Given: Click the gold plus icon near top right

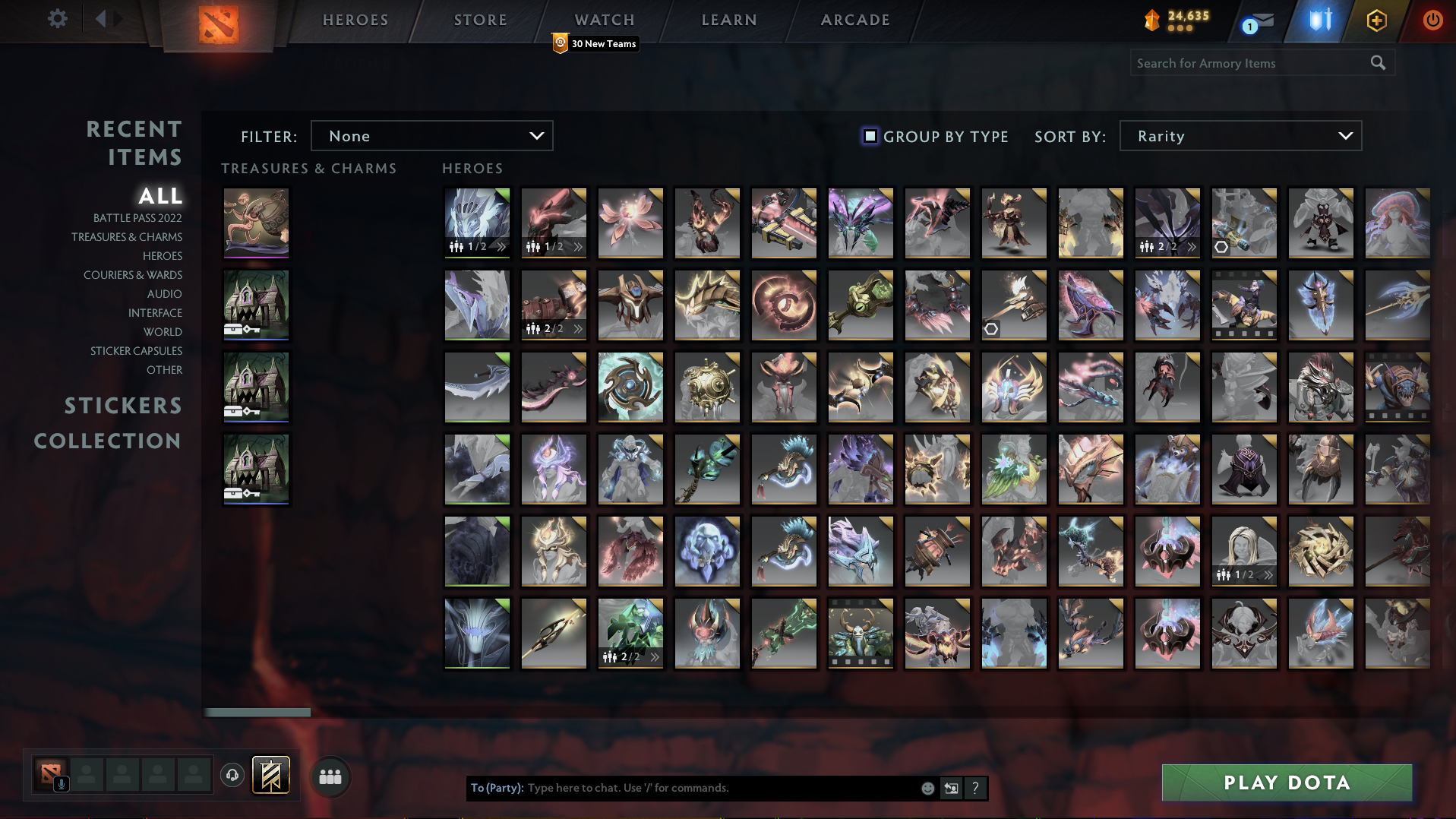Looking at the screenshot, I should [1376, 21].
